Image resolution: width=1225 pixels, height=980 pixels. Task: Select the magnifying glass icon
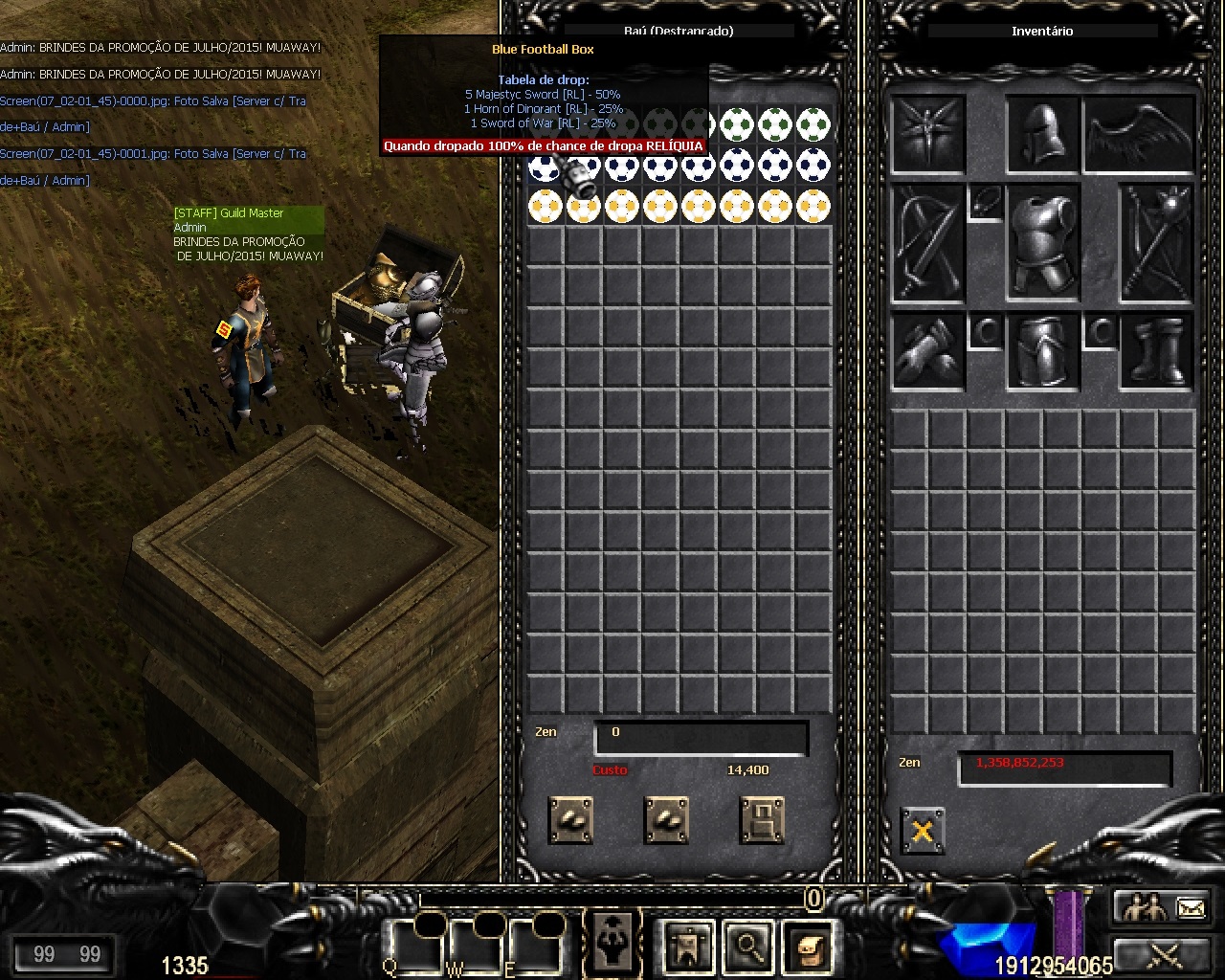pyautogui.click(x=747, y=946)
